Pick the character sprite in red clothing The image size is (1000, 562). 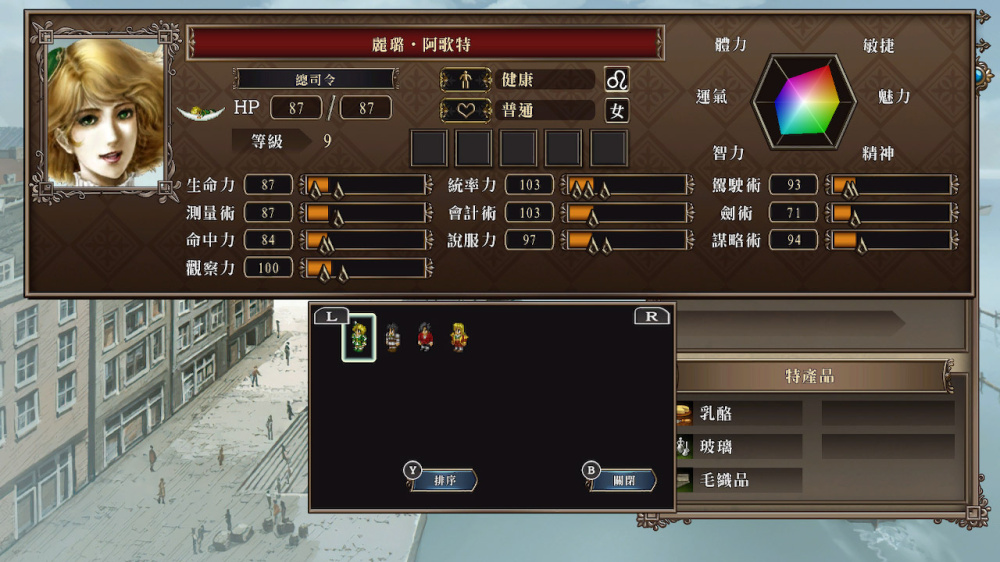click(425, 337)
